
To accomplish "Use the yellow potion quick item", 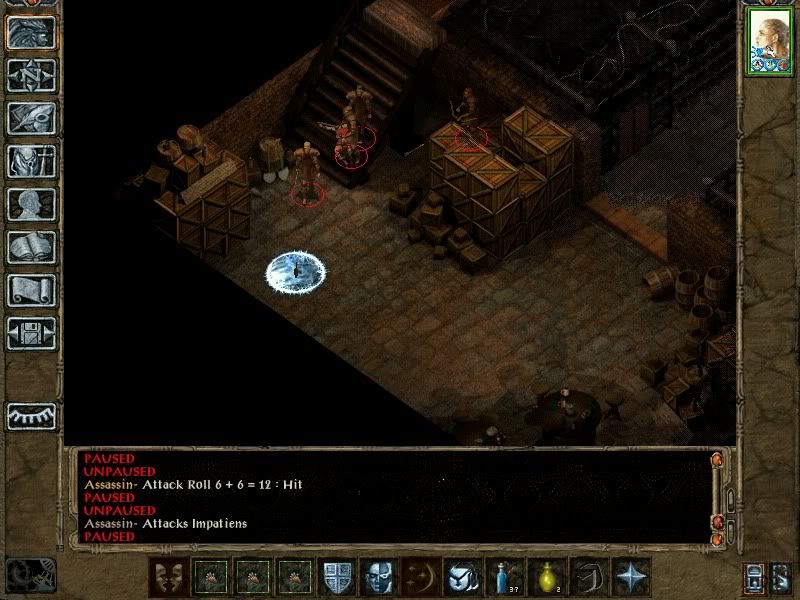I will (x=547, y=577).
